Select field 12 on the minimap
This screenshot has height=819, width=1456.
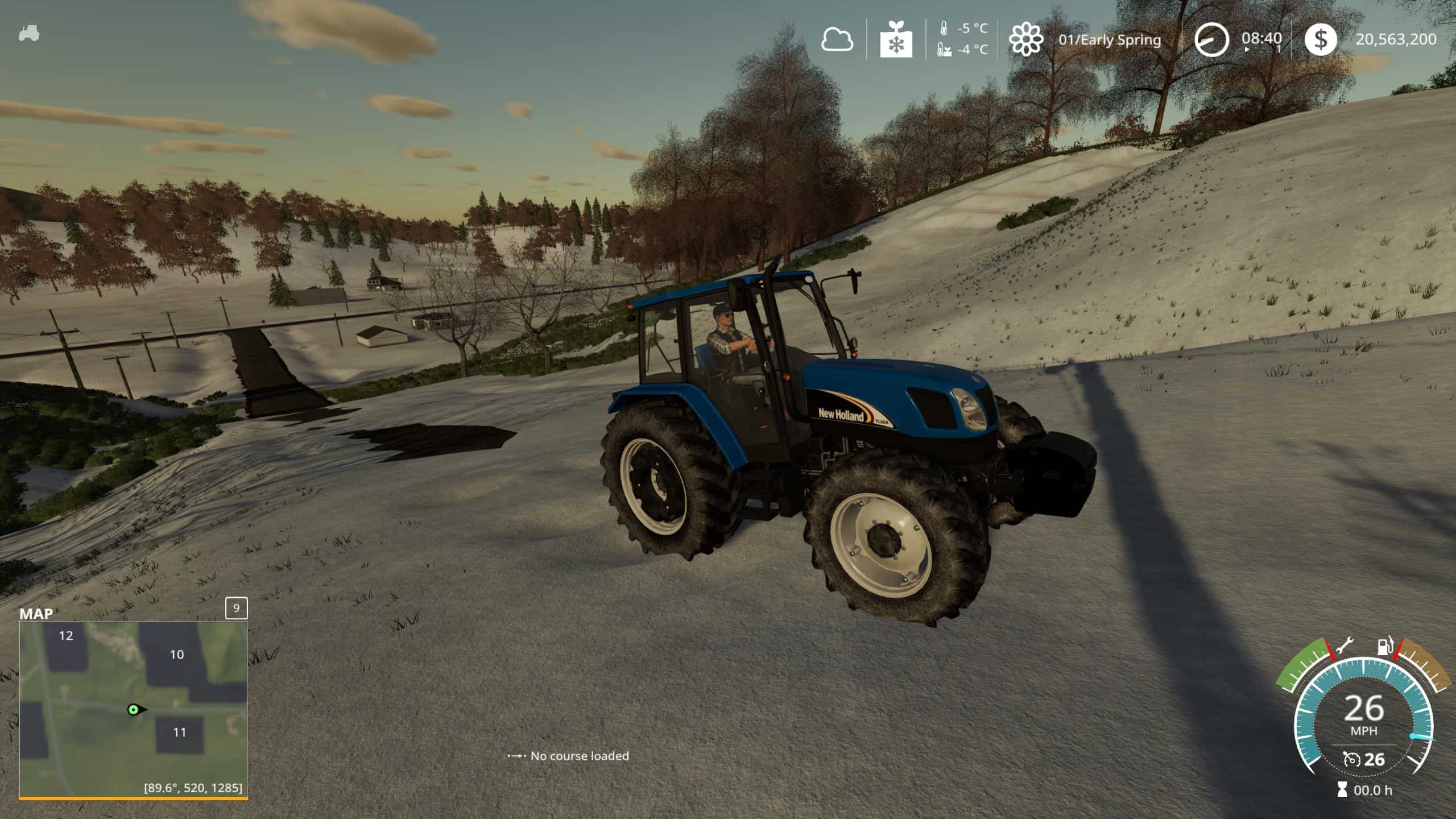(67, 636)
